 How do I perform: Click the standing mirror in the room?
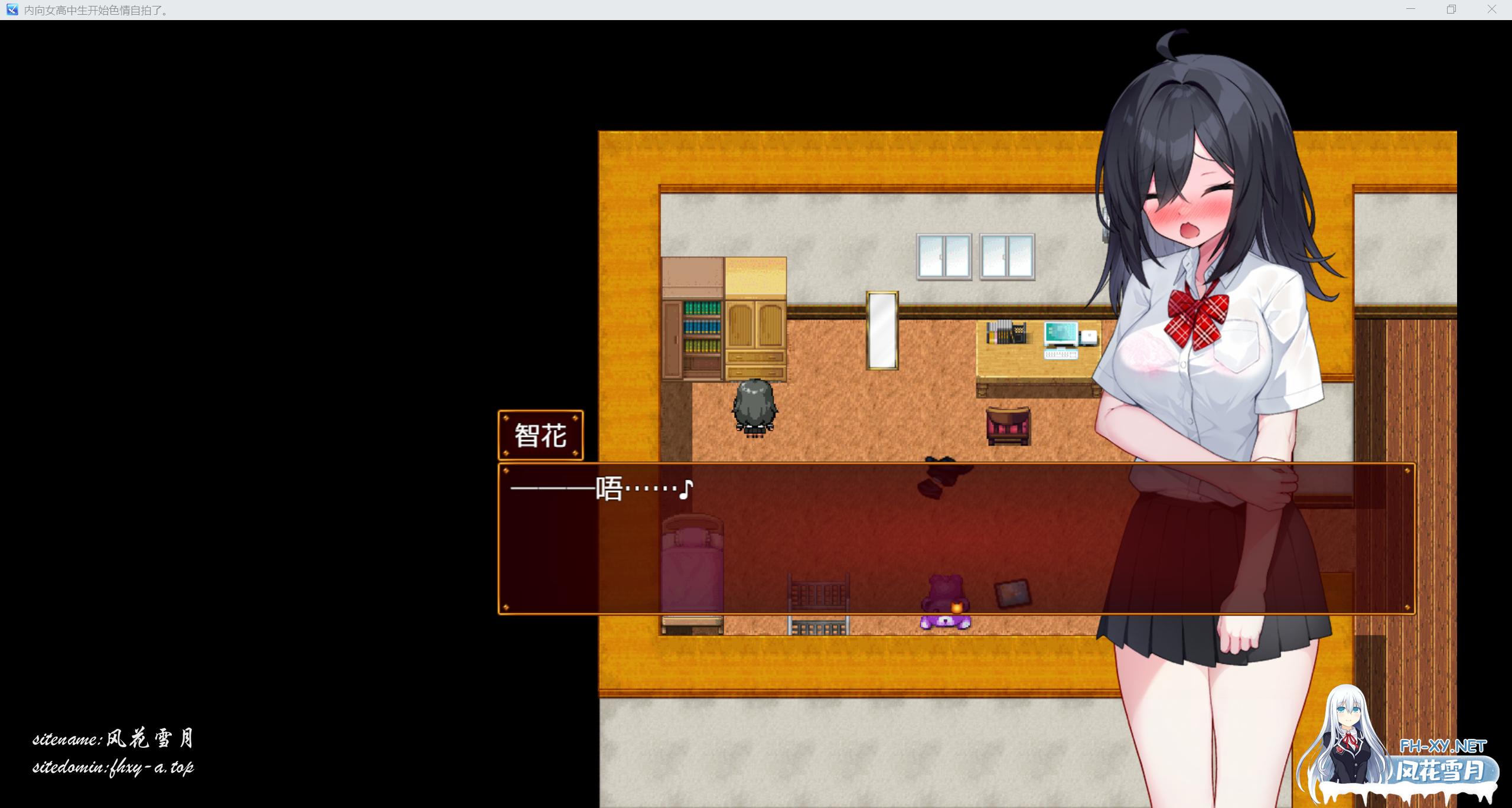(x=881, y=331)
